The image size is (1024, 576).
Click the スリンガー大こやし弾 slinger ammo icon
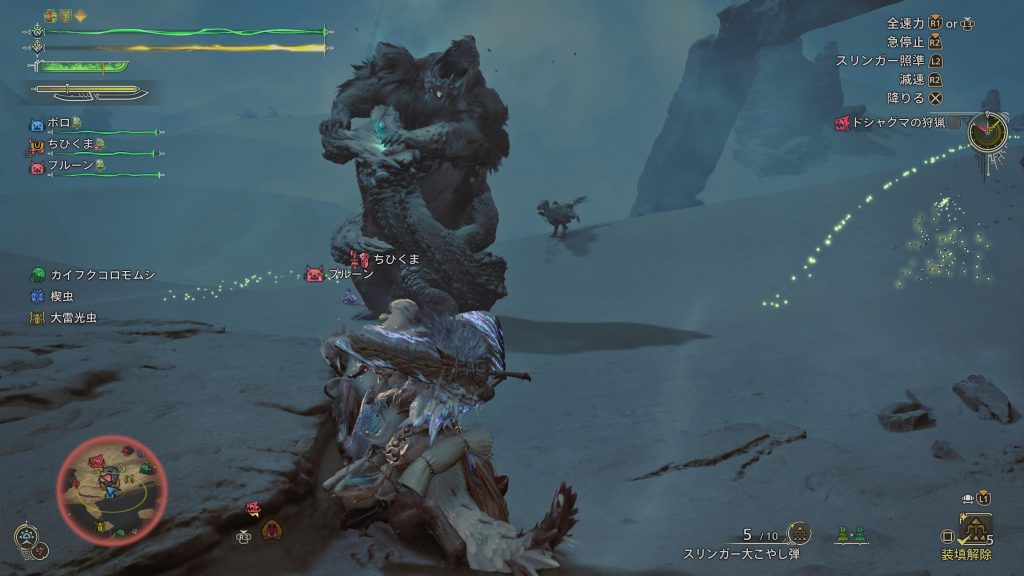coord(798,533)
